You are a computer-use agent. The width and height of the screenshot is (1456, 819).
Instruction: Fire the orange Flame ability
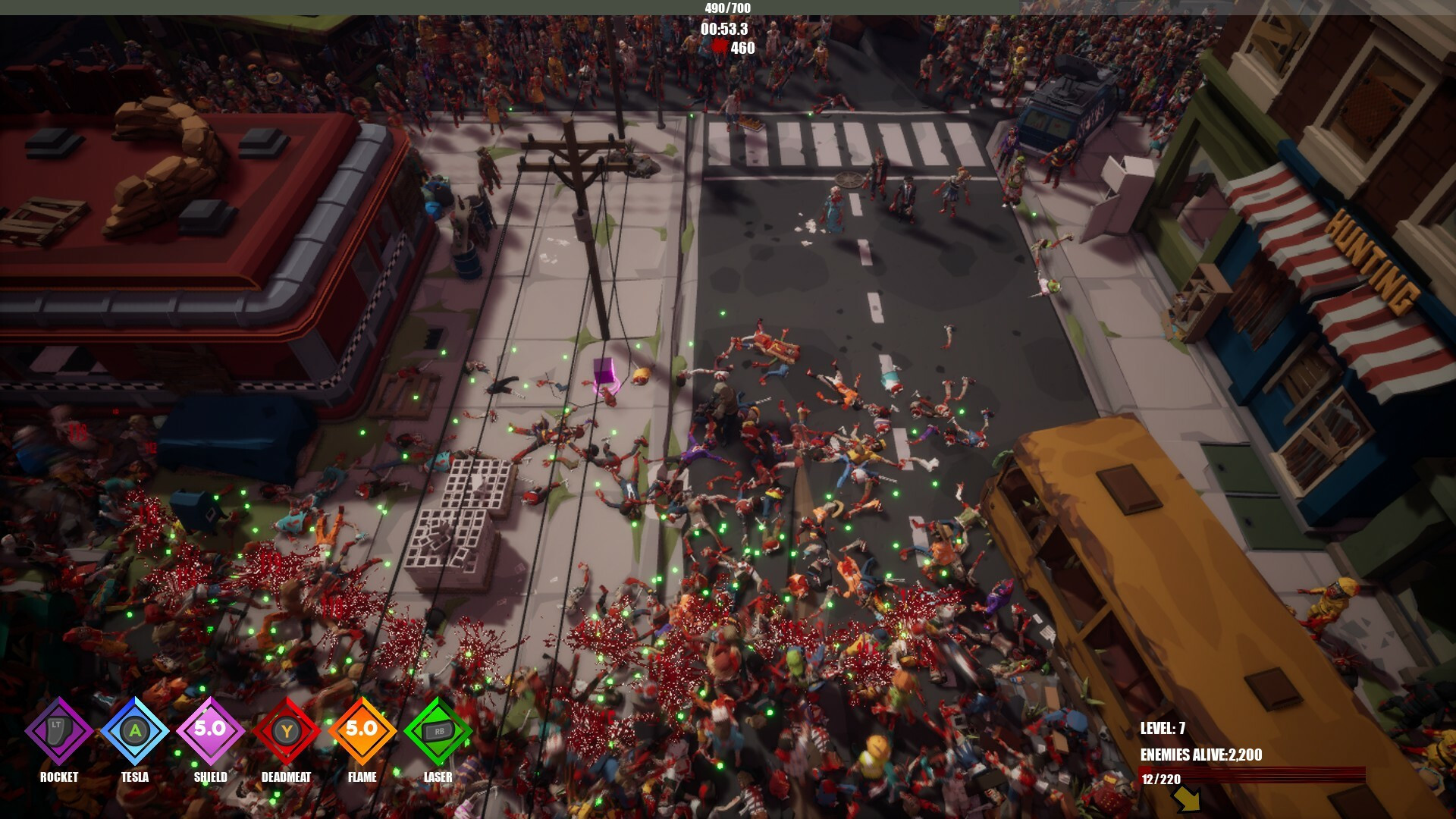pos(362,731)
